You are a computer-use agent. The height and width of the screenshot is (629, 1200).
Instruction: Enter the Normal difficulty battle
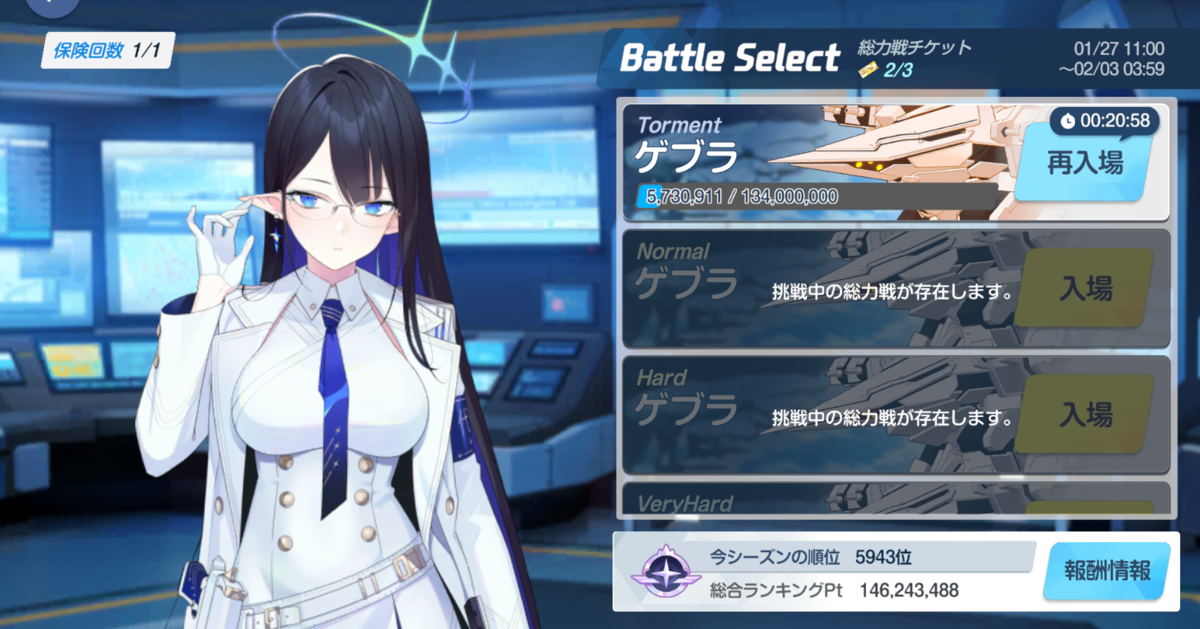click(1085, 289)
